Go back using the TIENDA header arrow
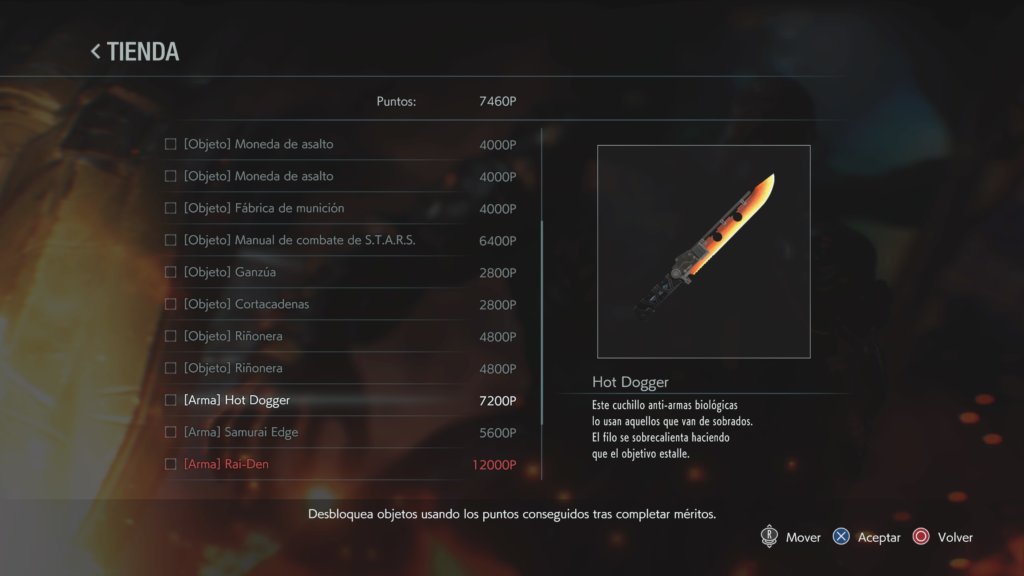The height and width of the screenshot is (576, 1024). 96,52
